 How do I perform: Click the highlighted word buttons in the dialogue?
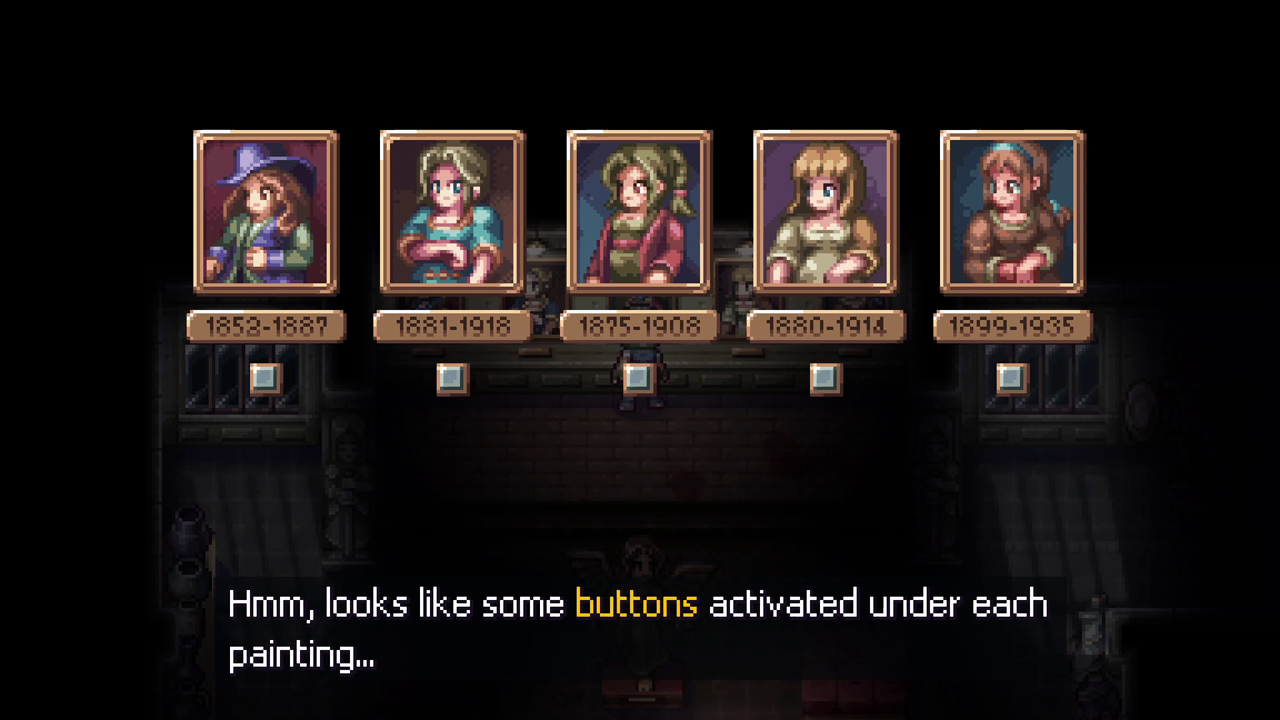point(636,604)
